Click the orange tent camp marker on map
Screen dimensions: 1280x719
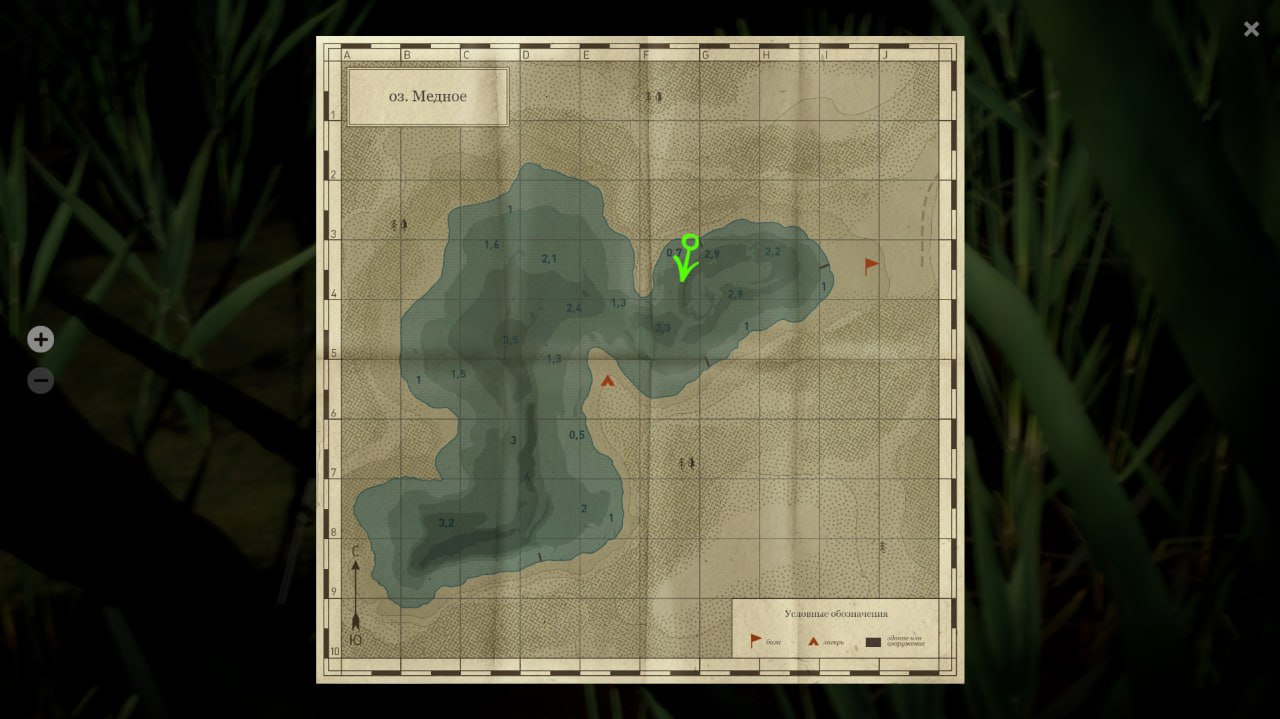point(608,380)
